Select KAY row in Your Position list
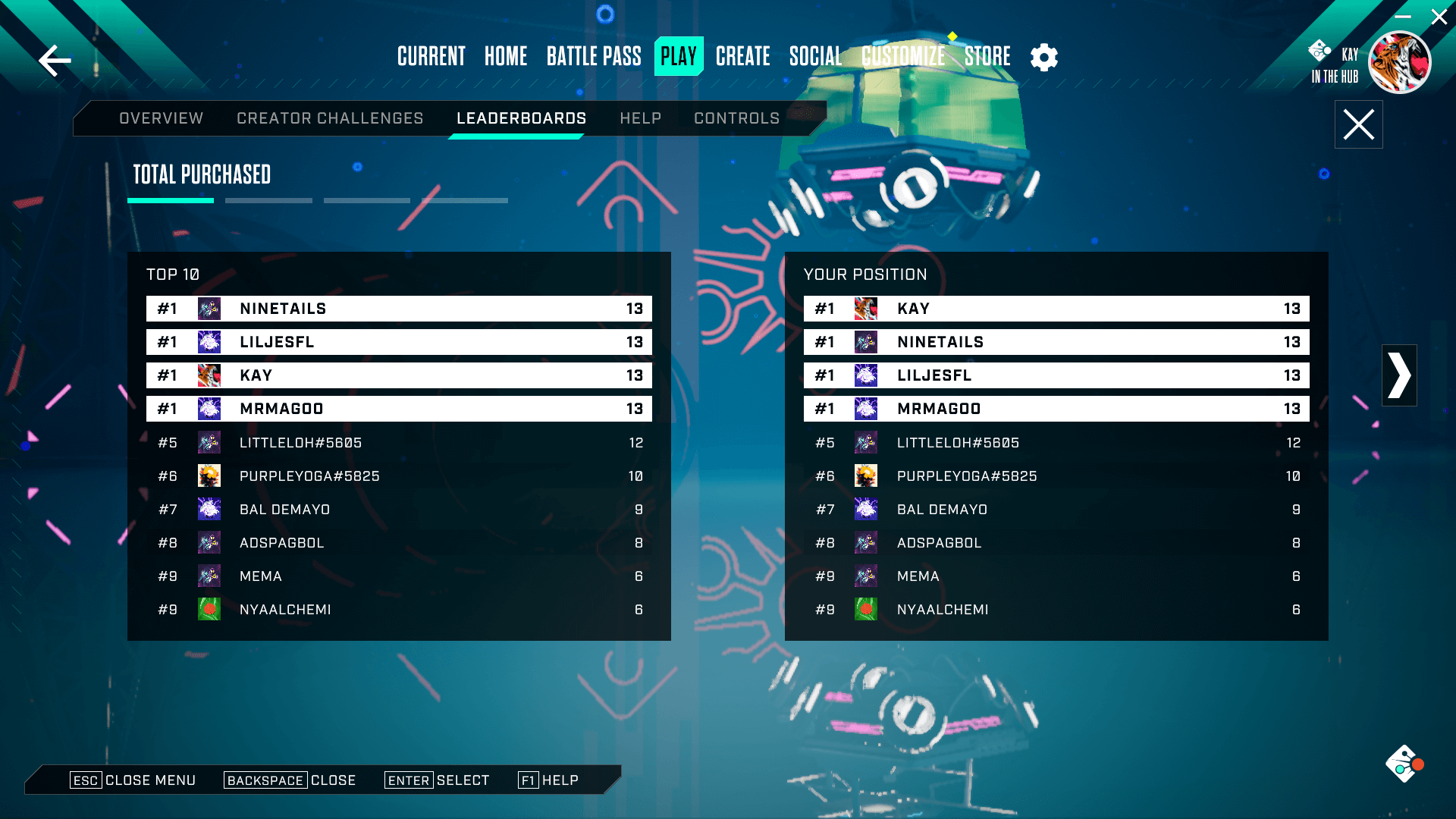This screenshot has height=819, width=1456. 1056,309
